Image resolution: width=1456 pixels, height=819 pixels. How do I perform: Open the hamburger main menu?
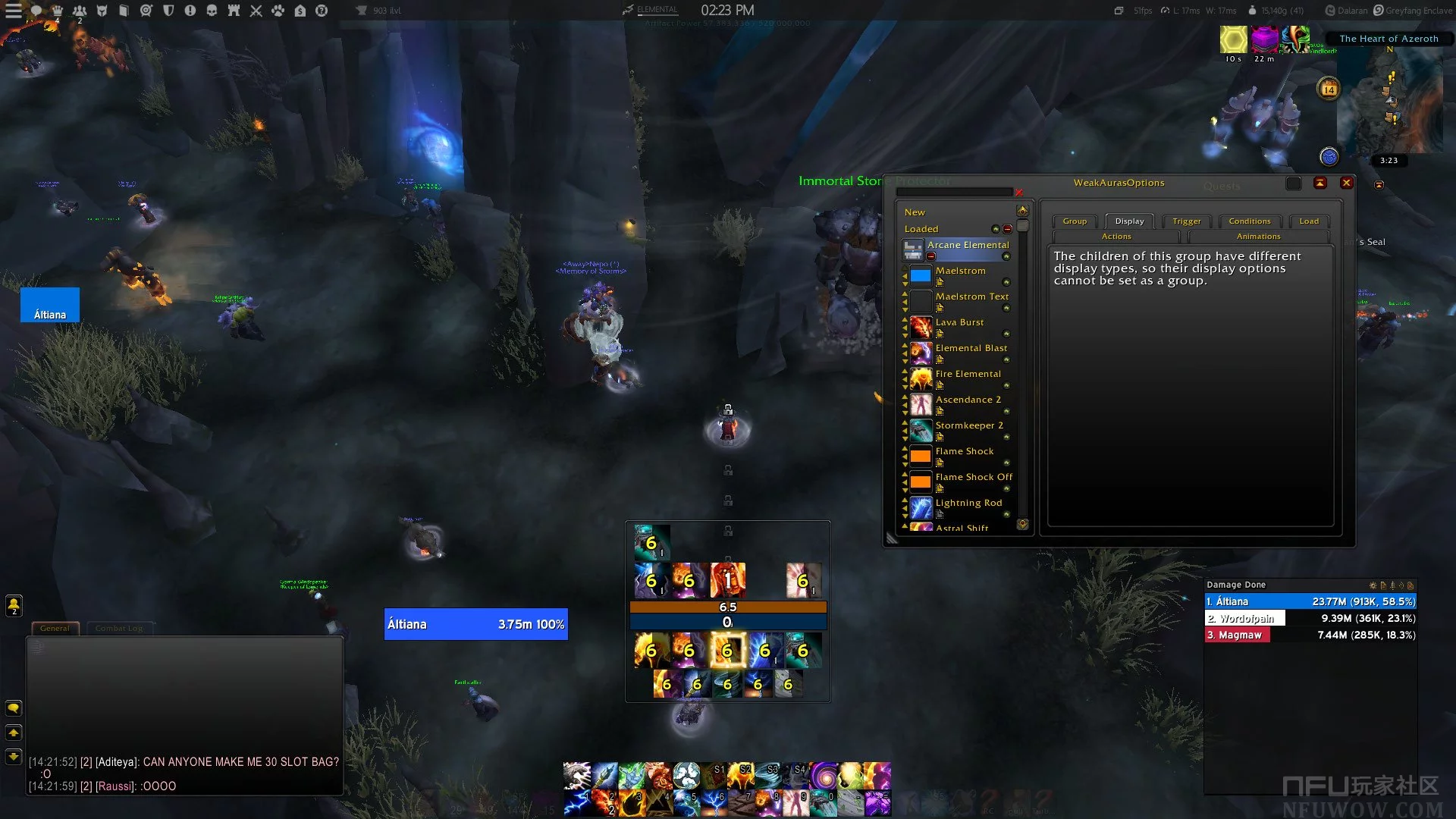14,11
